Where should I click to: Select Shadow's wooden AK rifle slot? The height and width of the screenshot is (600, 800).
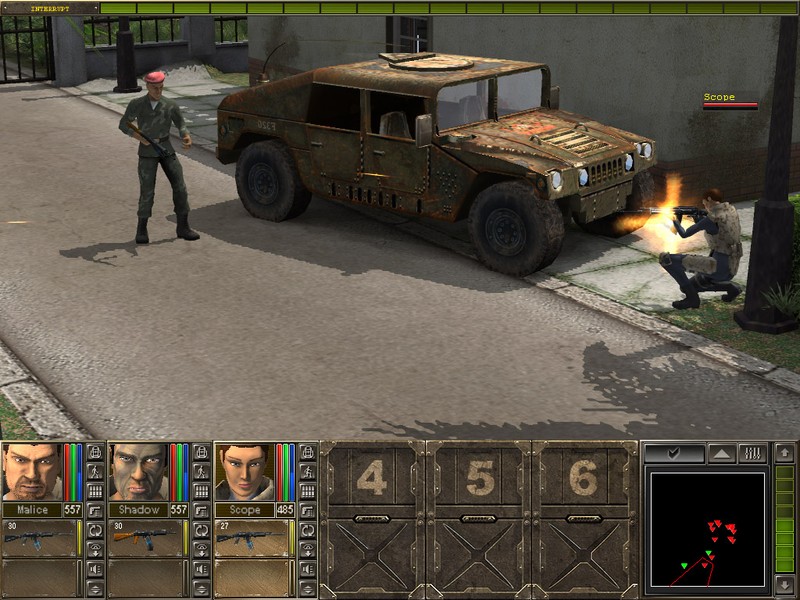pos(143,537)
